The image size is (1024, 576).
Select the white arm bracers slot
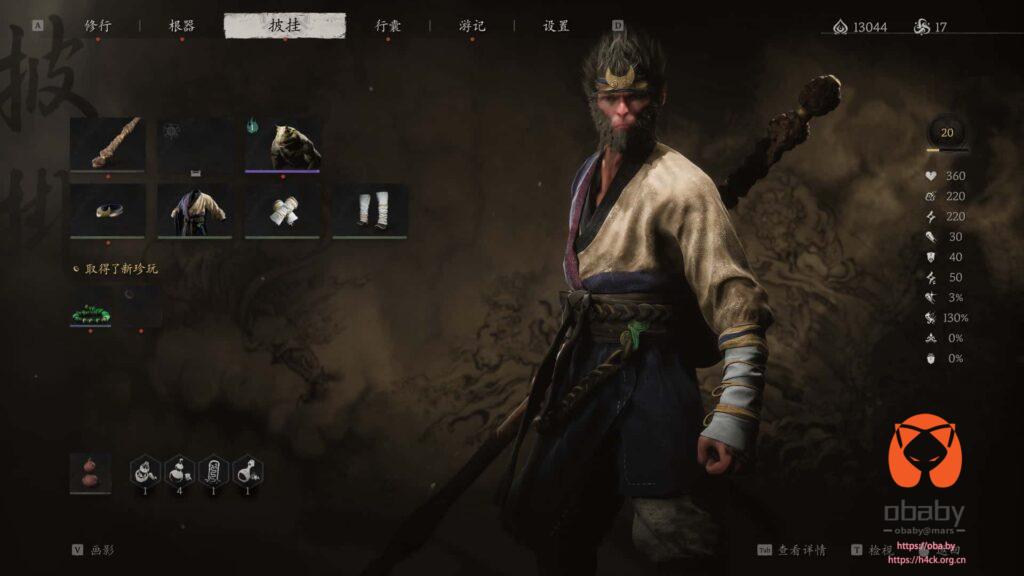click(283, 210)
